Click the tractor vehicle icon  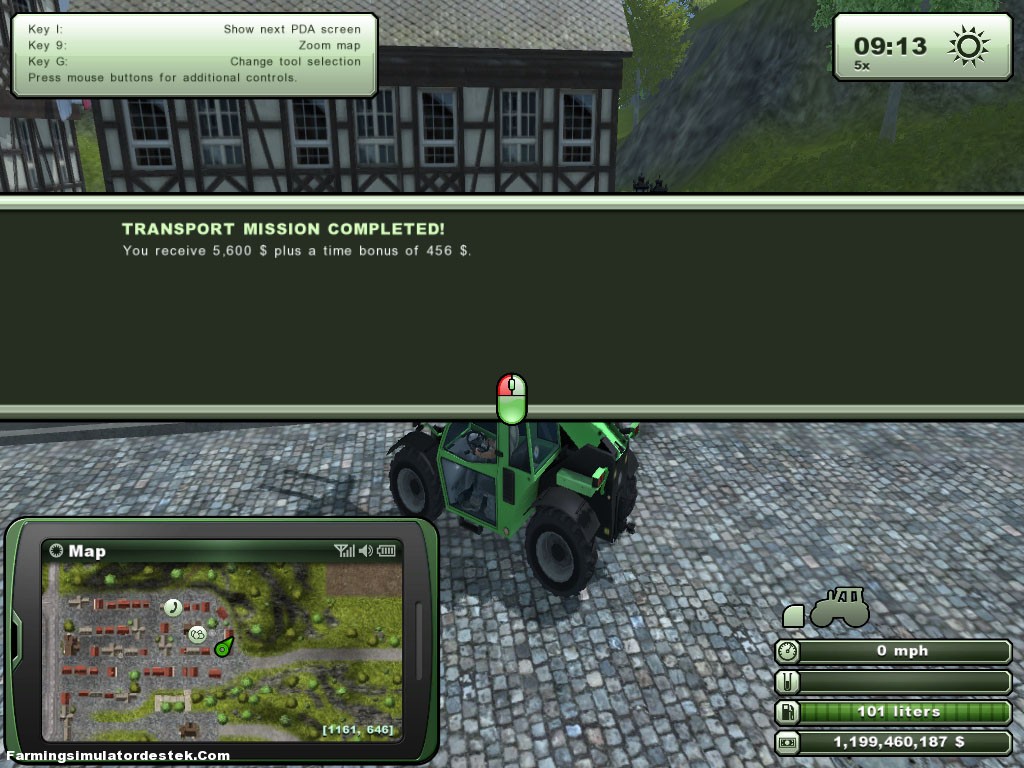click(x=839, y=607)
